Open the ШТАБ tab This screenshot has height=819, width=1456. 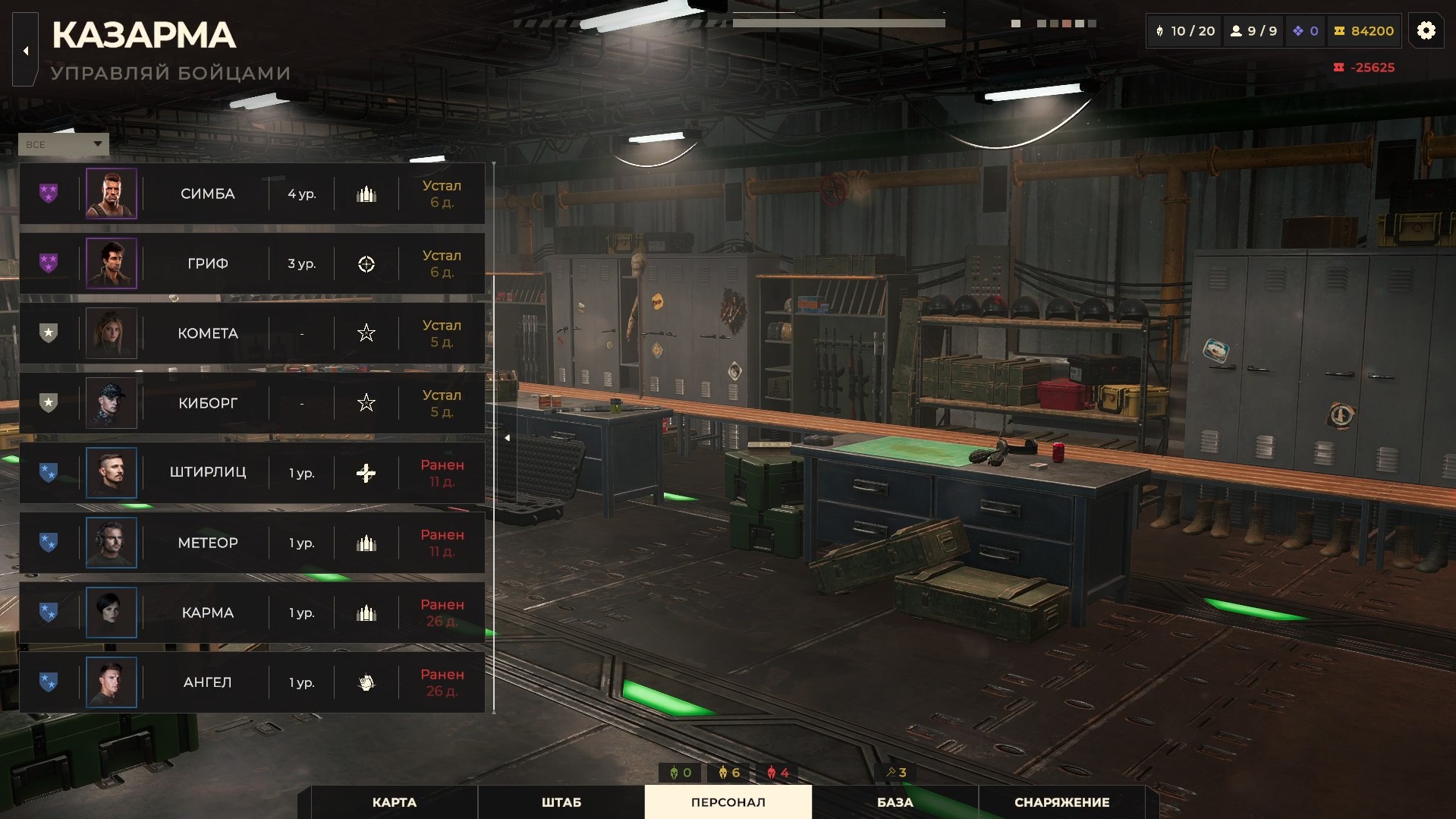click(x=561, y=802)
